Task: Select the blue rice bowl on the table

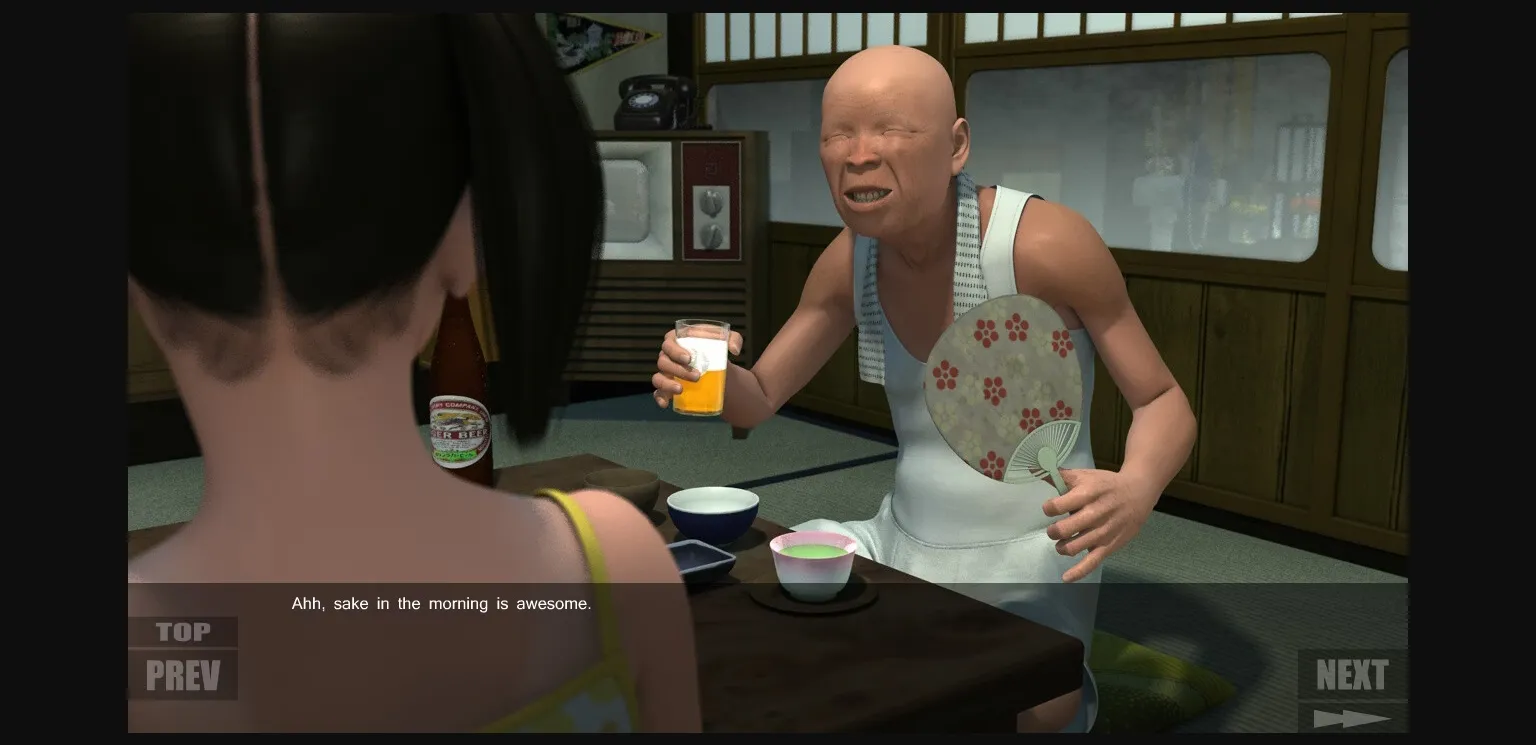Action: click(x=710, y=510)
